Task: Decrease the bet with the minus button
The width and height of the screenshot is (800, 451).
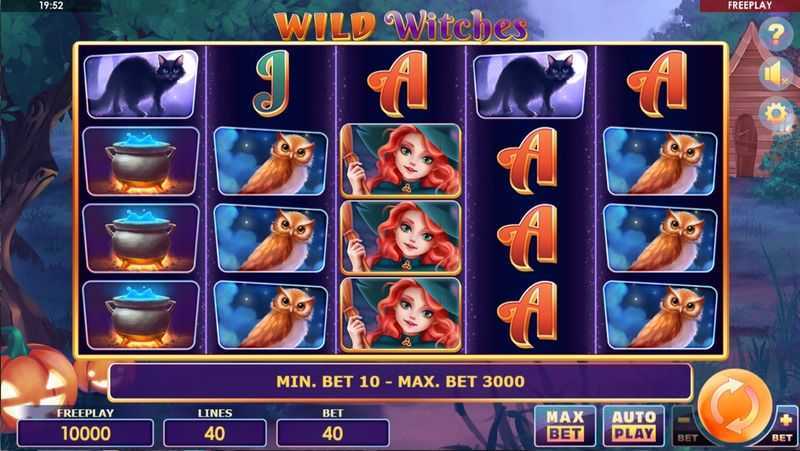Action: pos(685,425)
